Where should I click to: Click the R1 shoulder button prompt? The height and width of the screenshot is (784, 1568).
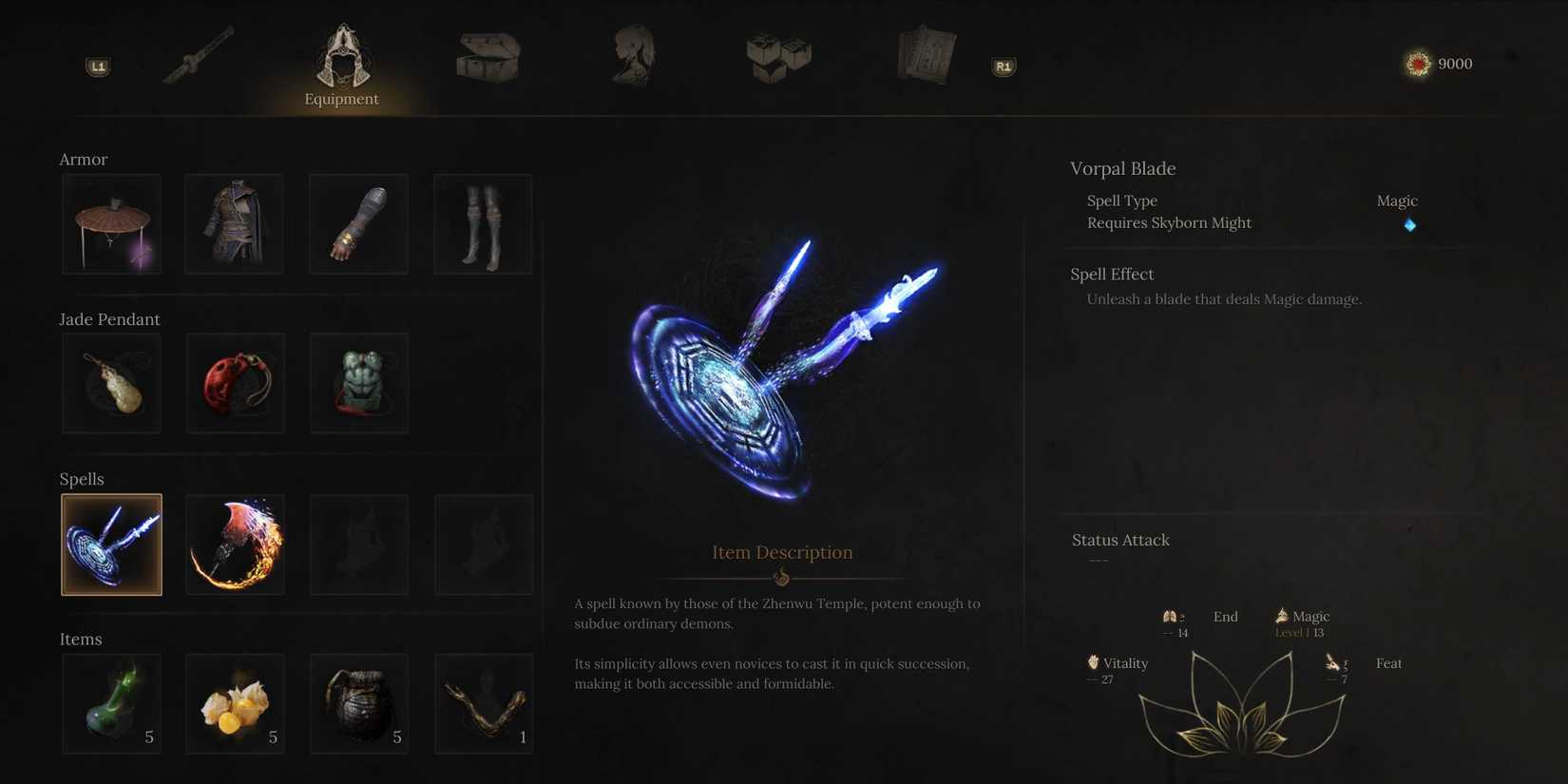click(x=1003, y=67)
